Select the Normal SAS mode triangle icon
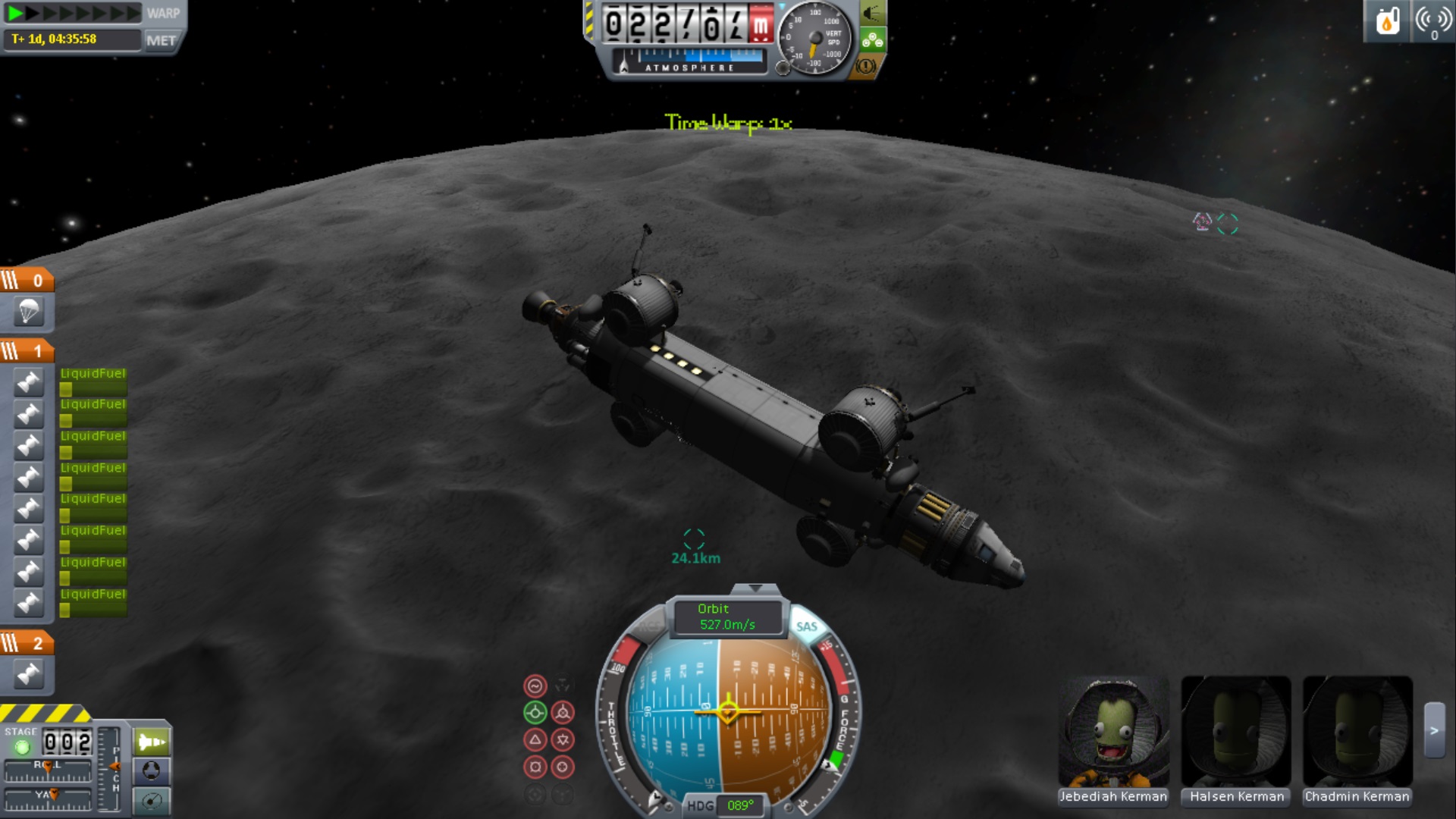The height and width of the screenshot is (819, 1456). click(x=535, y=739)
